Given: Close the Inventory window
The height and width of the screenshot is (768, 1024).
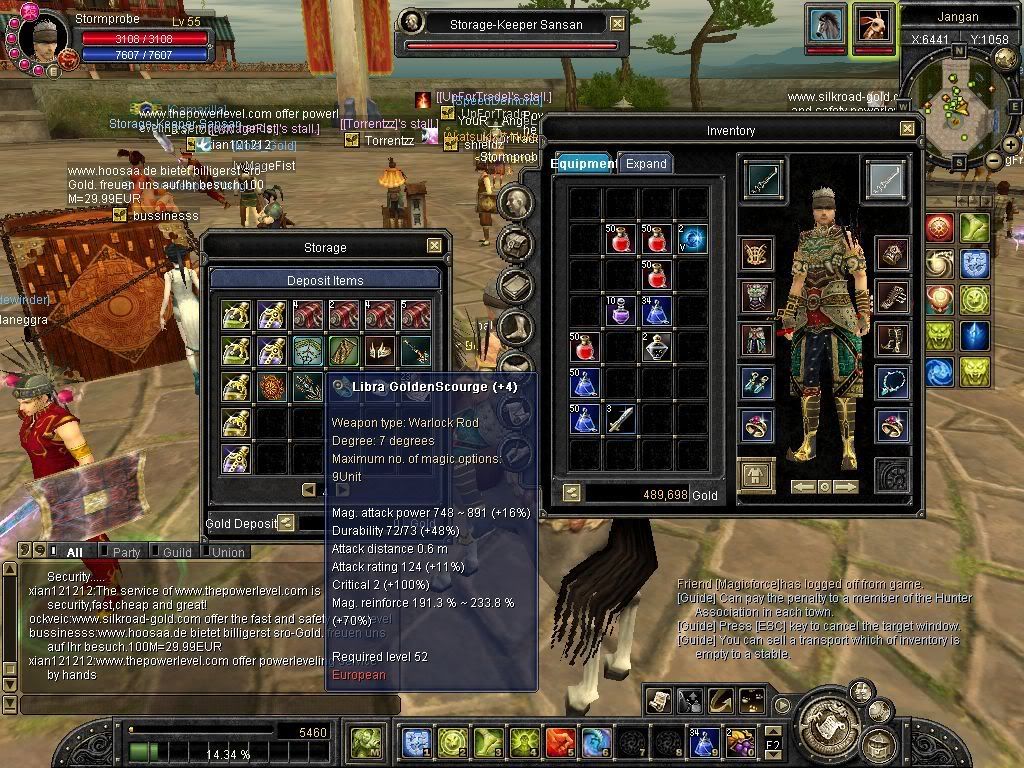Looking at the screenshot, I should tap(907, 129).
